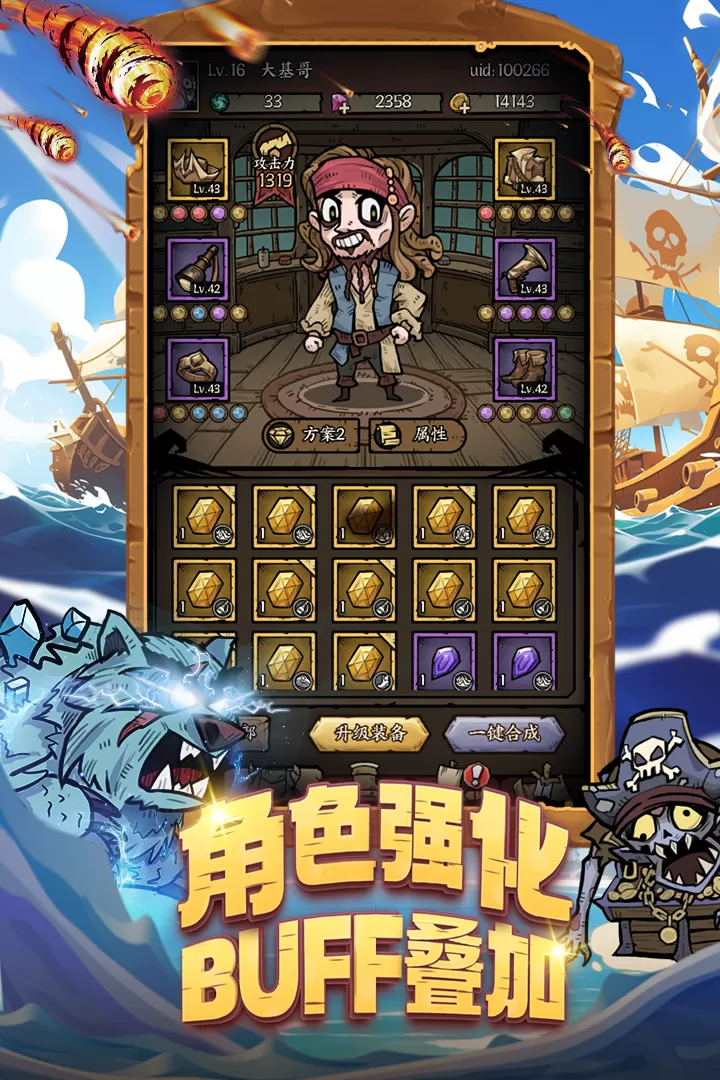Switch loadout with the 方案2 button

(311, 435)
